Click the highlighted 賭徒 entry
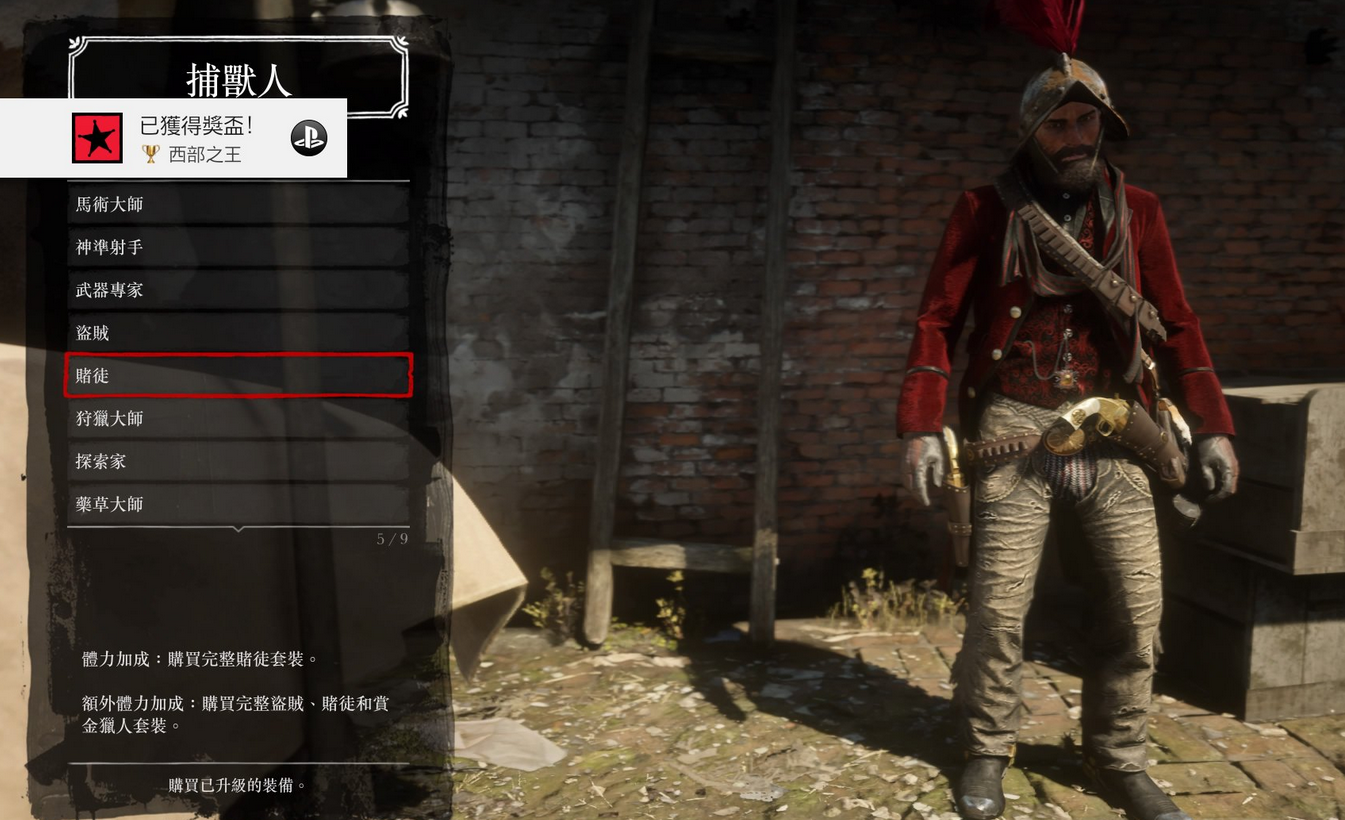Image resolution: width=1345 pixels, height=820 pixels. 238,376
